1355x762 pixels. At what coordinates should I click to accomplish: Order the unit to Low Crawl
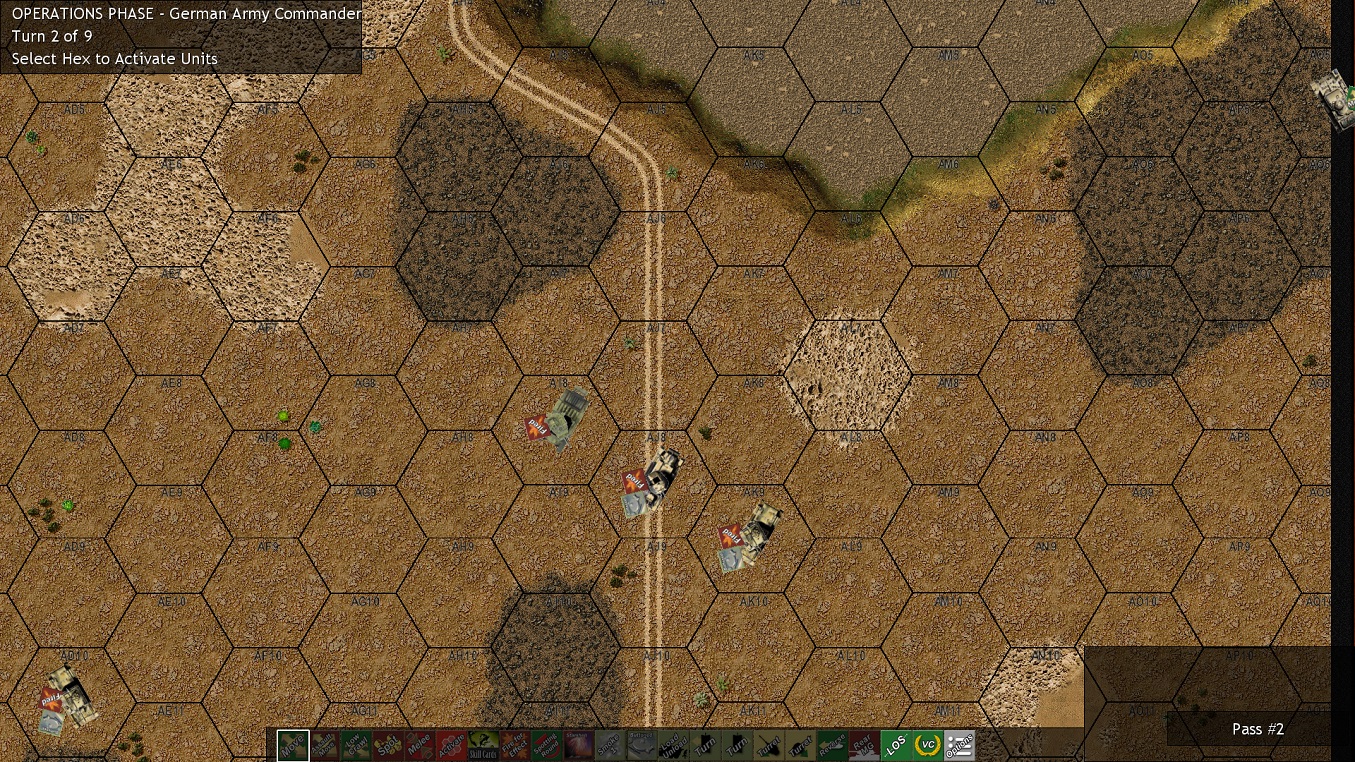(x=357, y=745)
